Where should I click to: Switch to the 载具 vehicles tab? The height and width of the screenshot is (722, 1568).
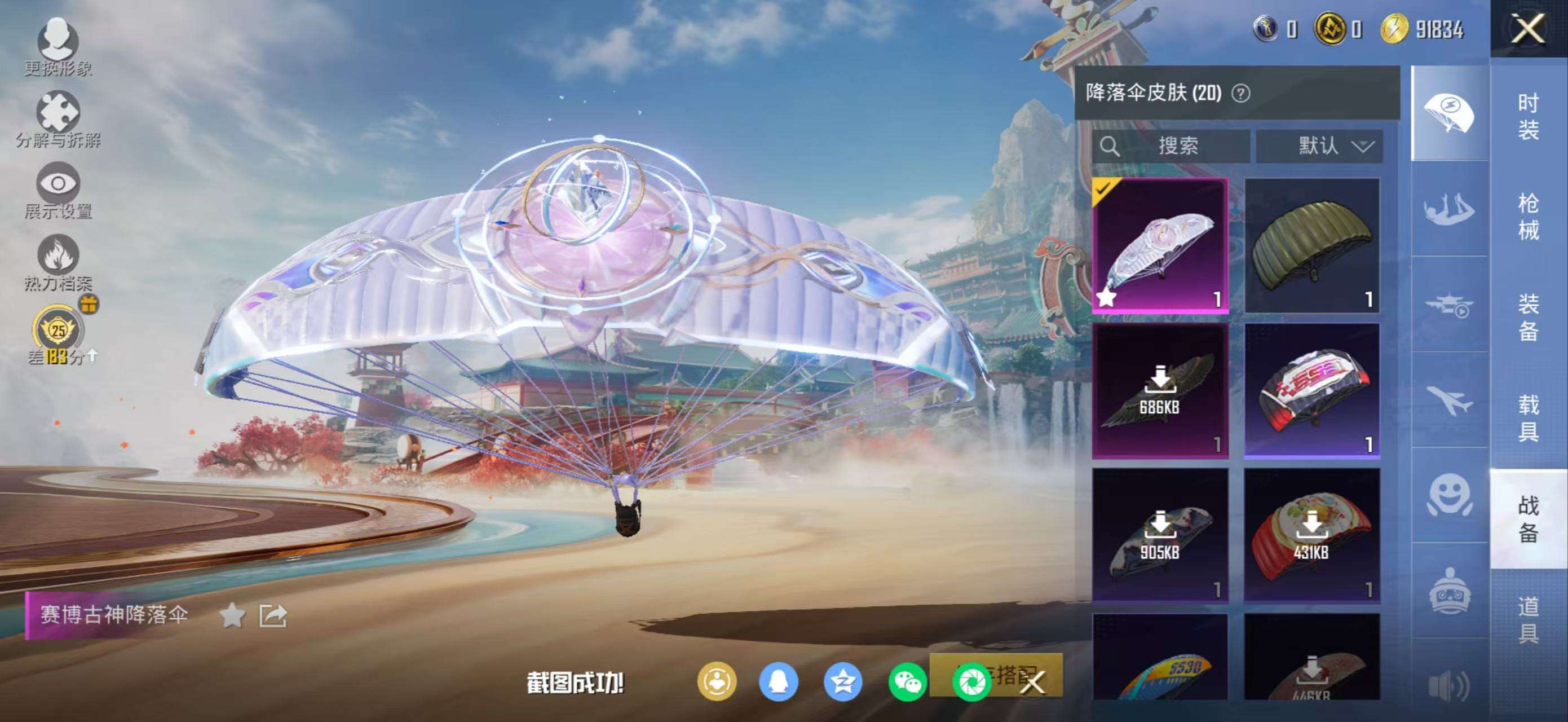(1528, 417)
